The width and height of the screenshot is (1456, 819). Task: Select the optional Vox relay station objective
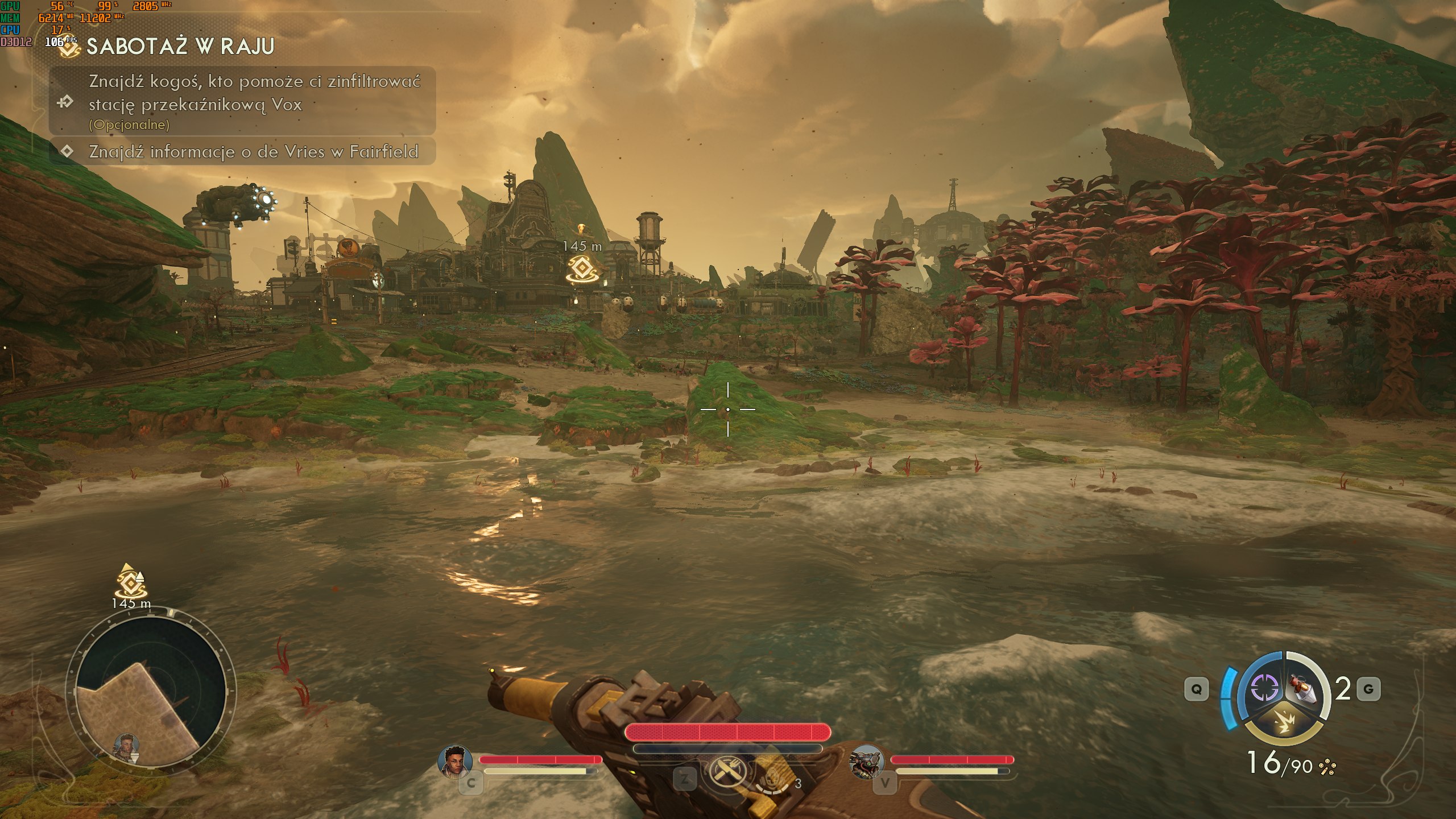[x=254, y=102]
